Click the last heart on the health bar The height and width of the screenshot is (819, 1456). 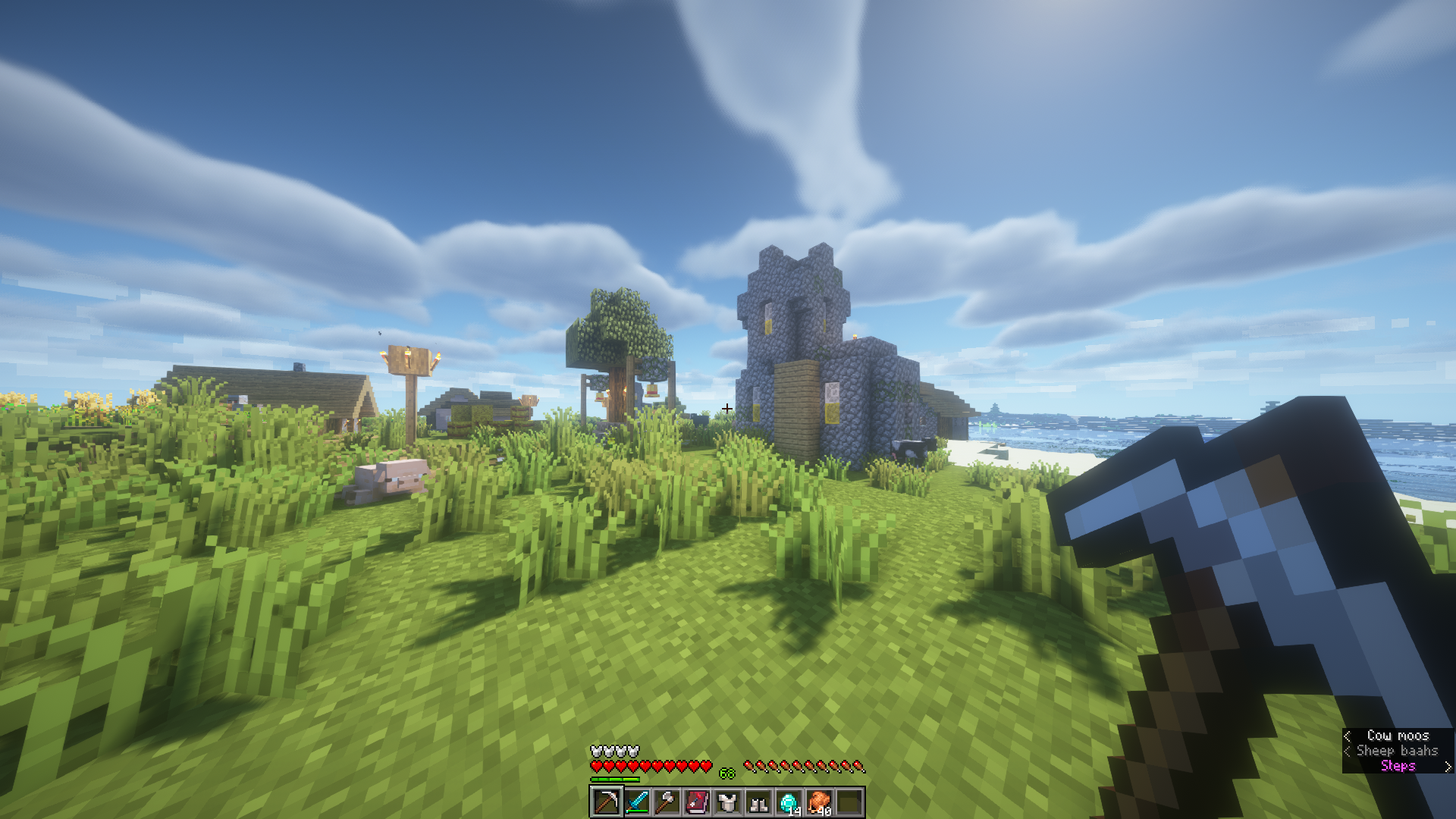point(707,766)
